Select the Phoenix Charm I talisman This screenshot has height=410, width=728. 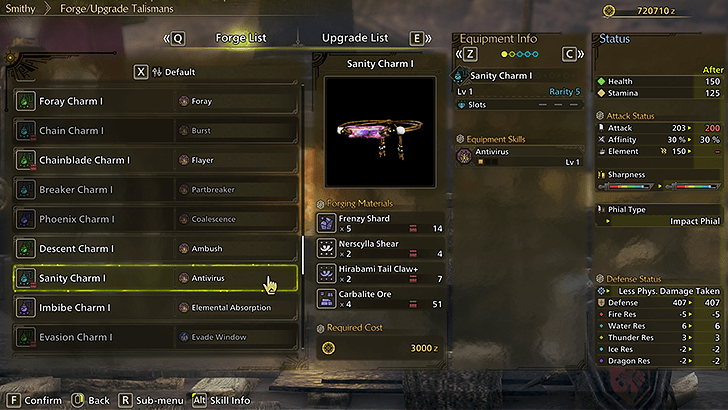(155, 218)
